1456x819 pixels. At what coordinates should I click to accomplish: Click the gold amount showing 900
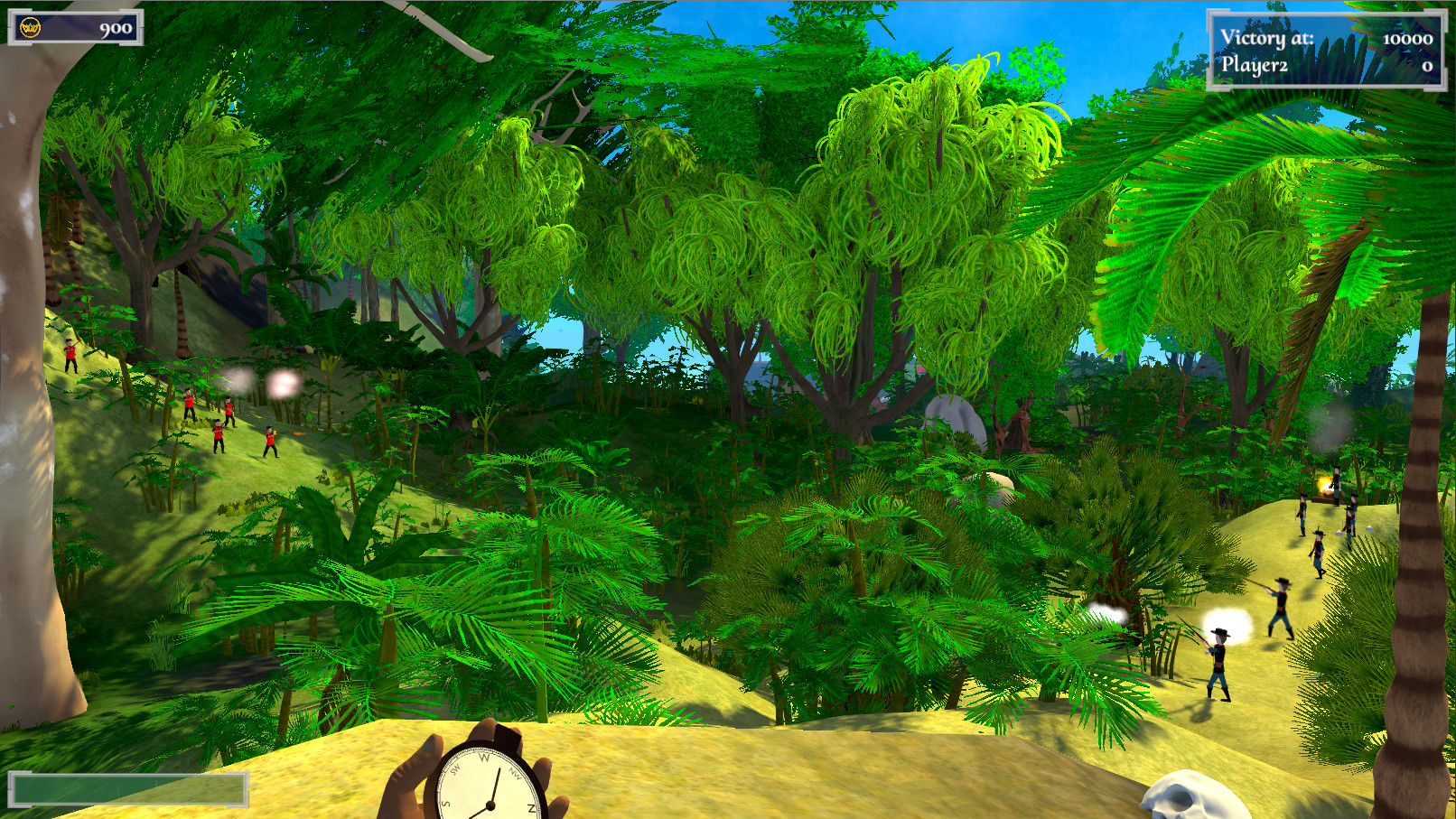pos(116,29)
